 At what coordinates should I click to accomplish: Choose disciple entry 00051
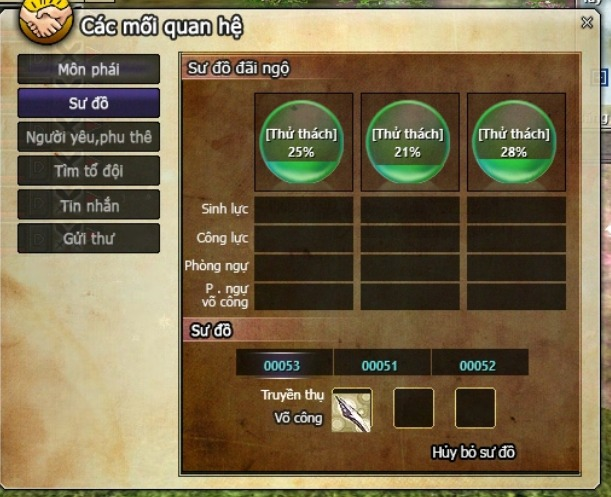pyautogui.click(x=380, y=365)
